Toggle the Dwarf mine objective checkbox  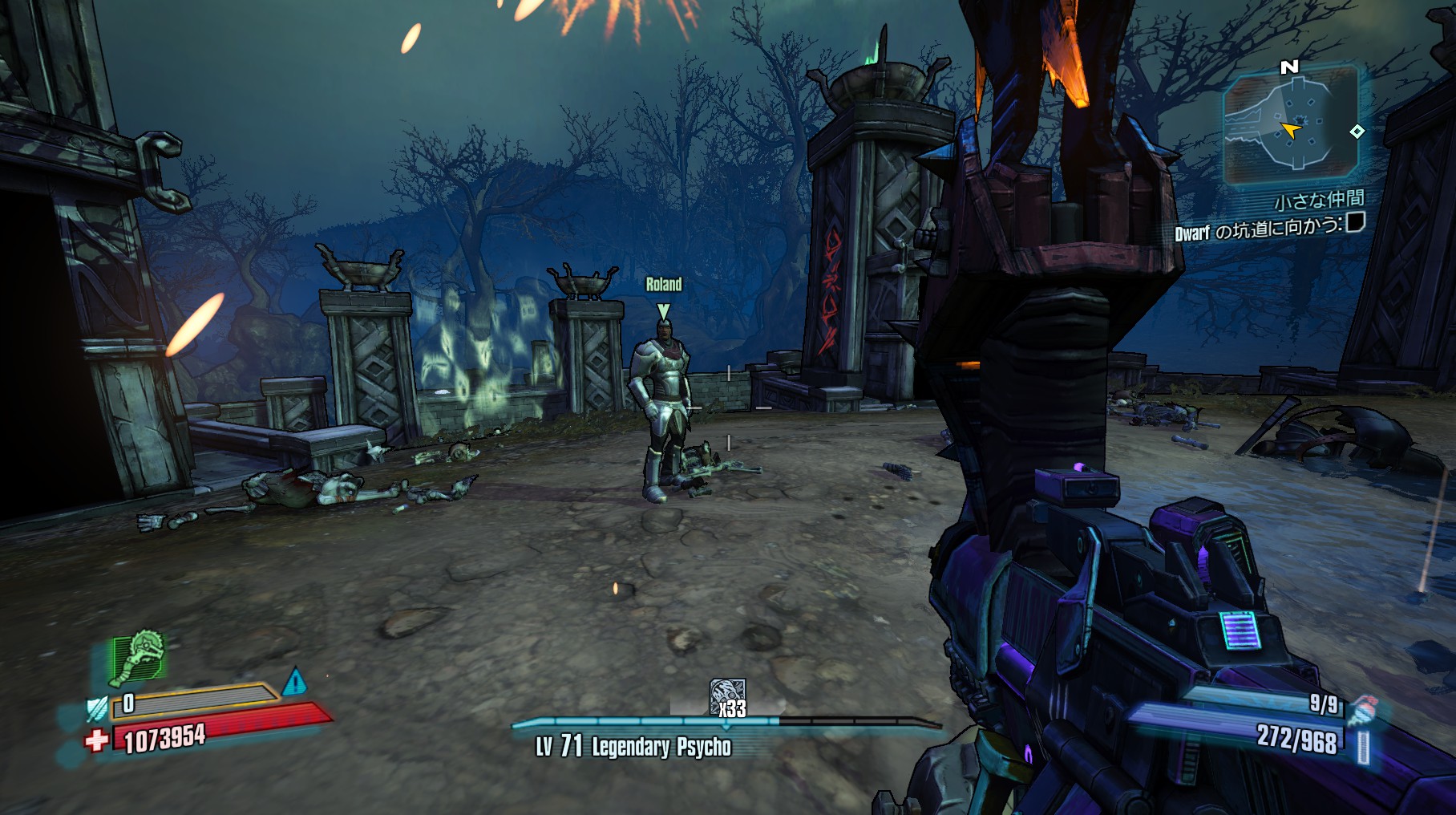1354,222
